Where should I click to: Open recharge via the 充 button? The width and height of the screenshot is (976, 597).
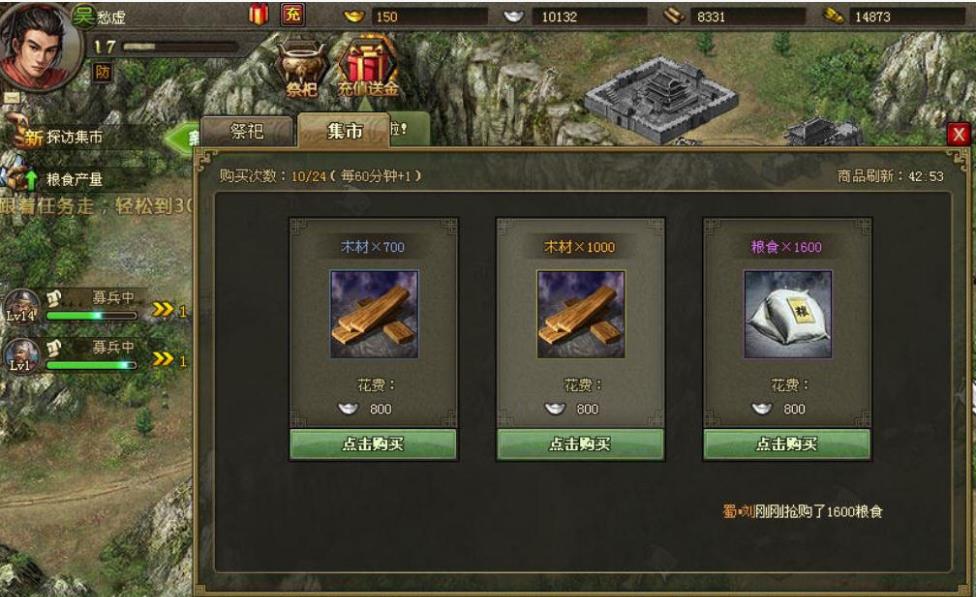coord(292,14)
